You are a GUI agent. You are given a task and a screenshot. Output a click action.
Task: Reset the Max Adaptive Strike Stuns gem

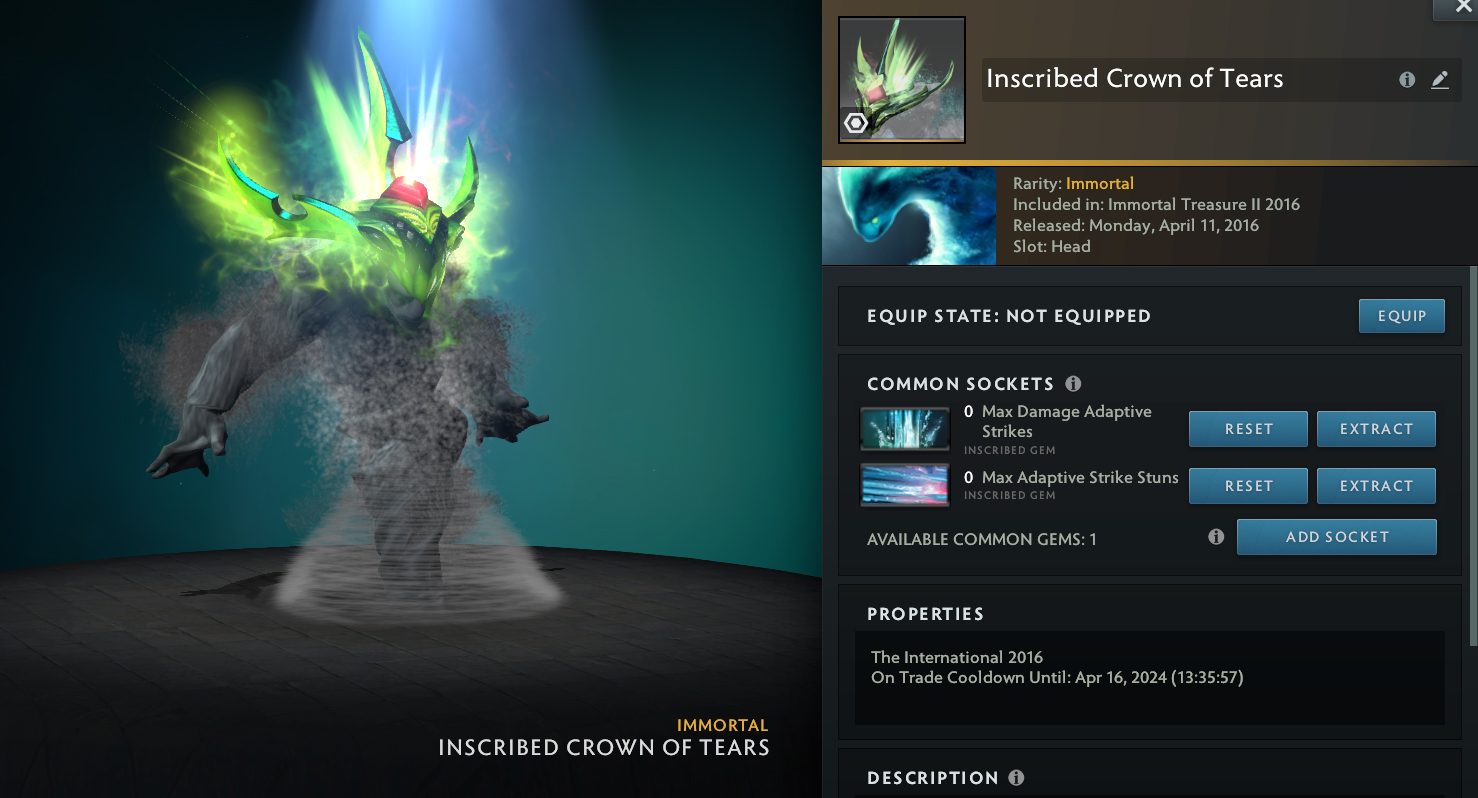tap(1248, 486)
